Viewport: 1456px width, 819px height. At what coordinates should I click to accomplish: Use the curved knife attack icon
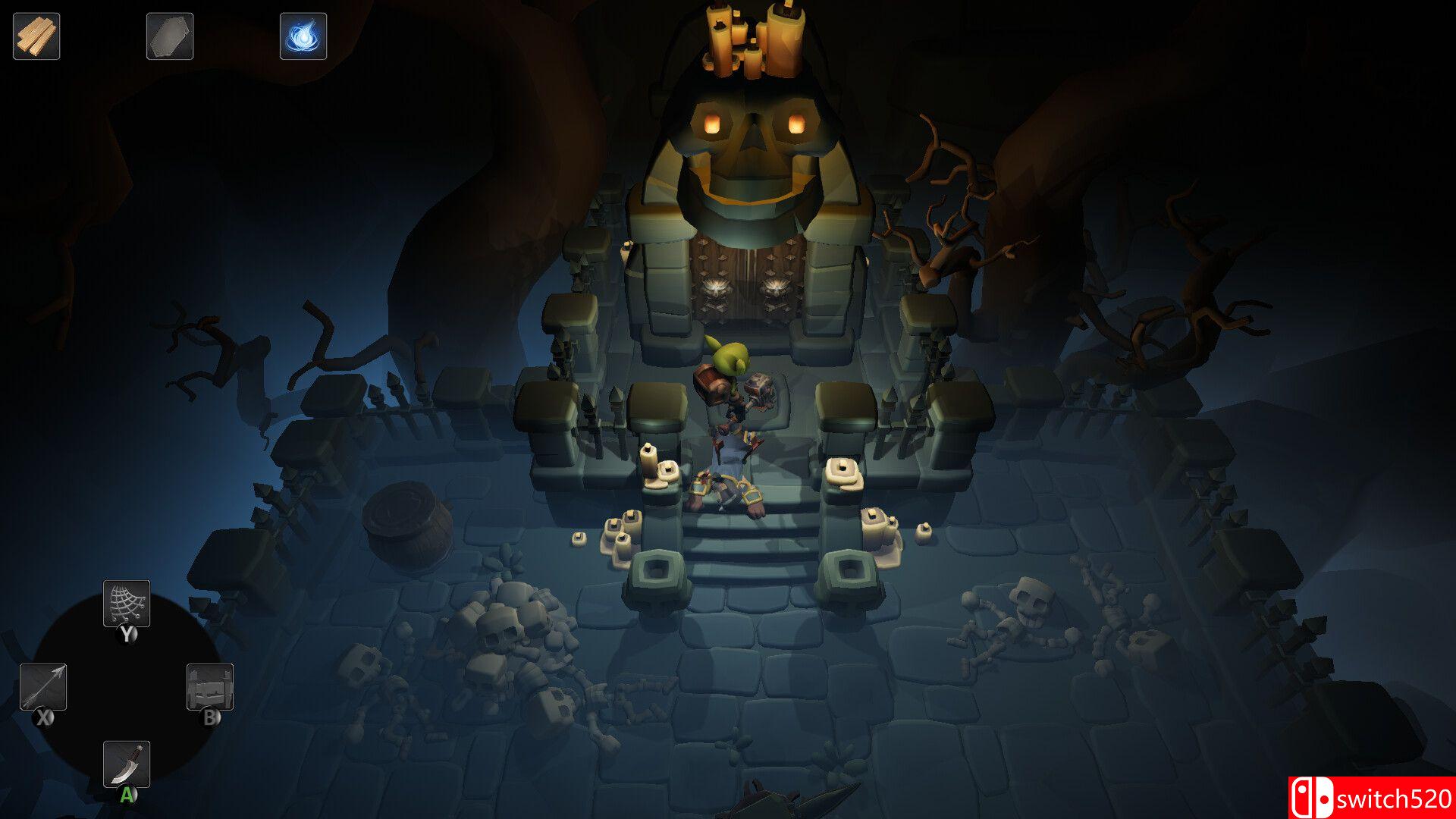pyautogui.click(x=127, y=764)
